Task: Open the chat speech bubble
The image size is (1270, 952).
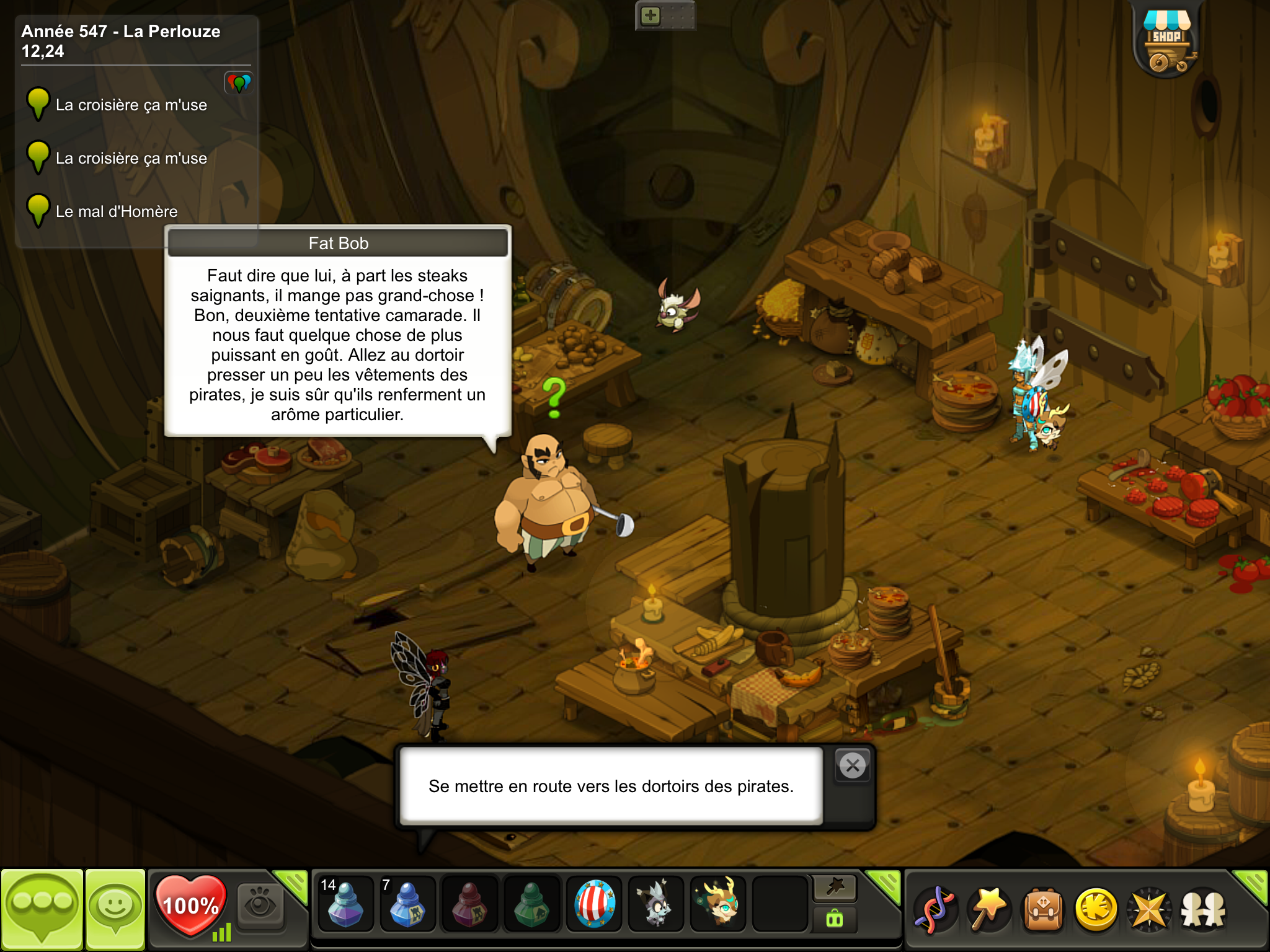Action: tap(42, 909)
